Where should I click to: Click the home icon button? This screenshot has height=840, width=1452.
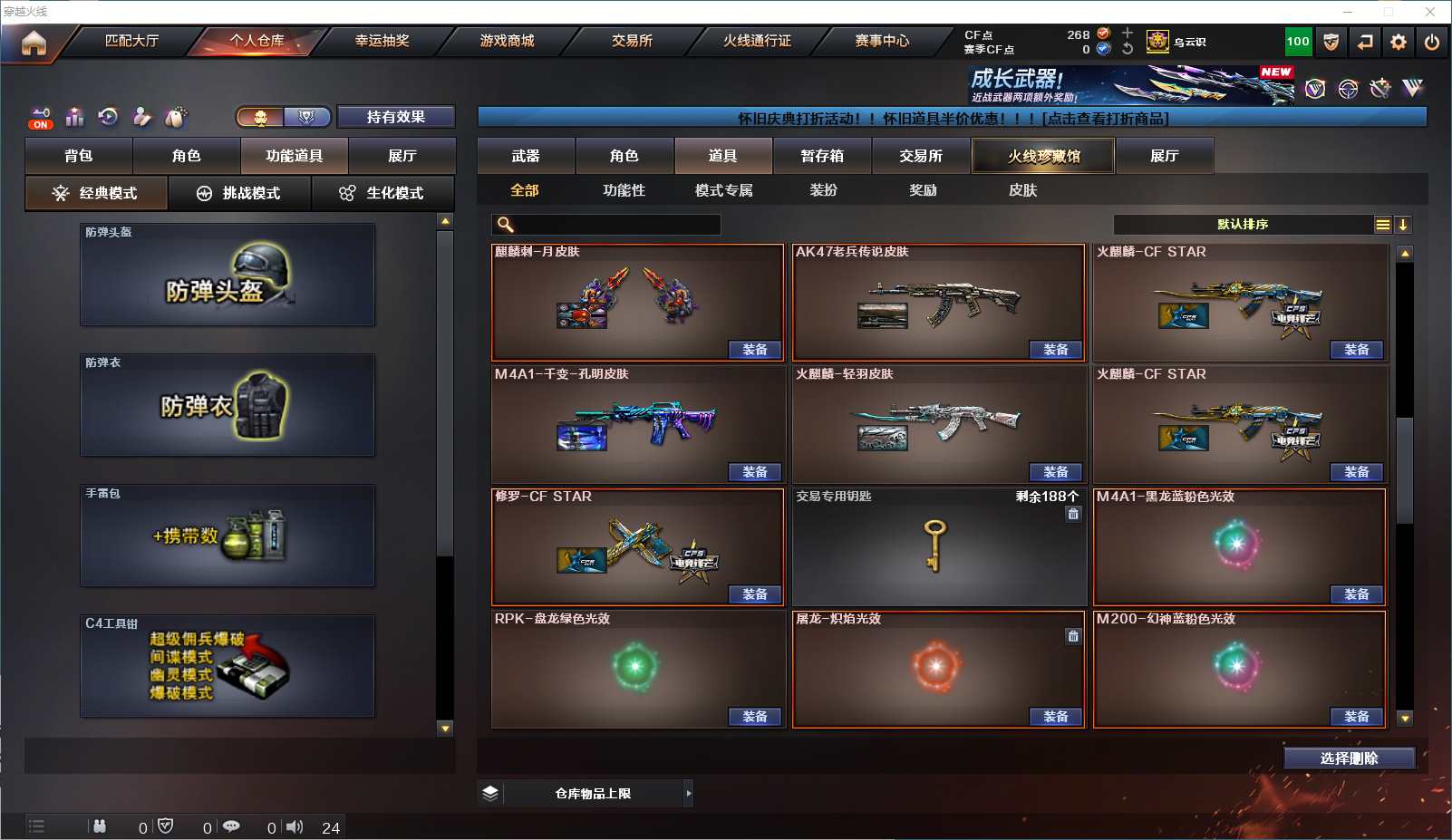click(x=34, y=43)
